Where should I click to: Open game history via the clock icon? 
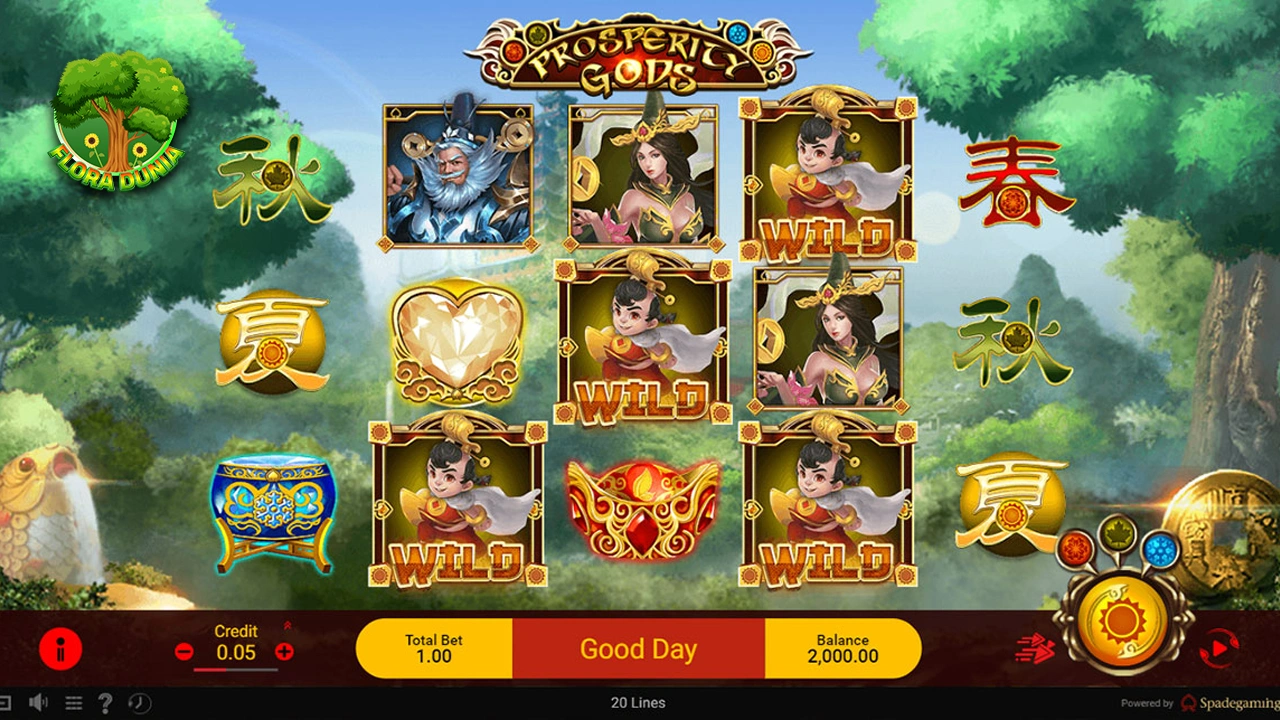click(x=139, y=703)
